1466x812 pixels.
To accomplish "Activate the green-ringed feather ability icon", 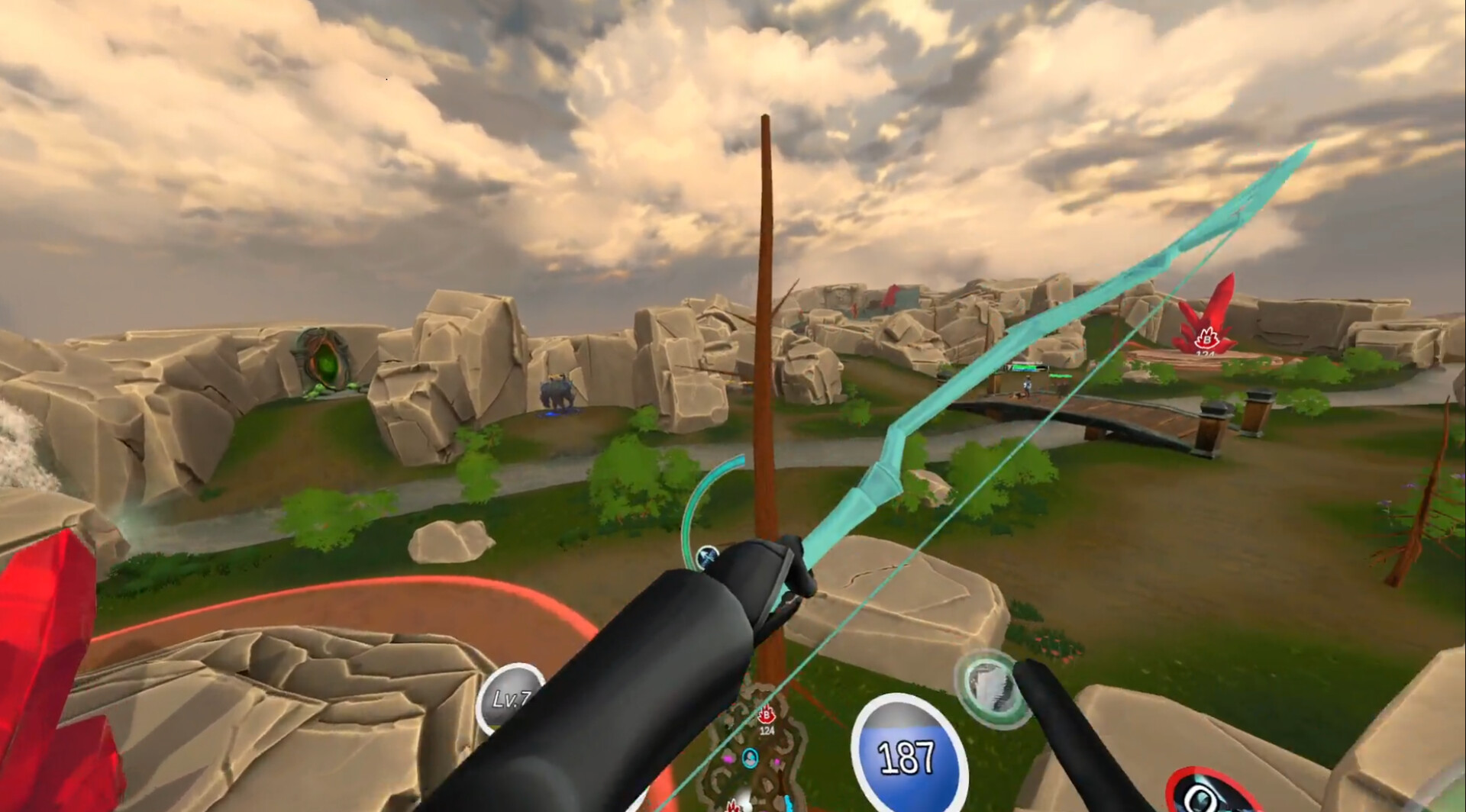I will (992, 685).
